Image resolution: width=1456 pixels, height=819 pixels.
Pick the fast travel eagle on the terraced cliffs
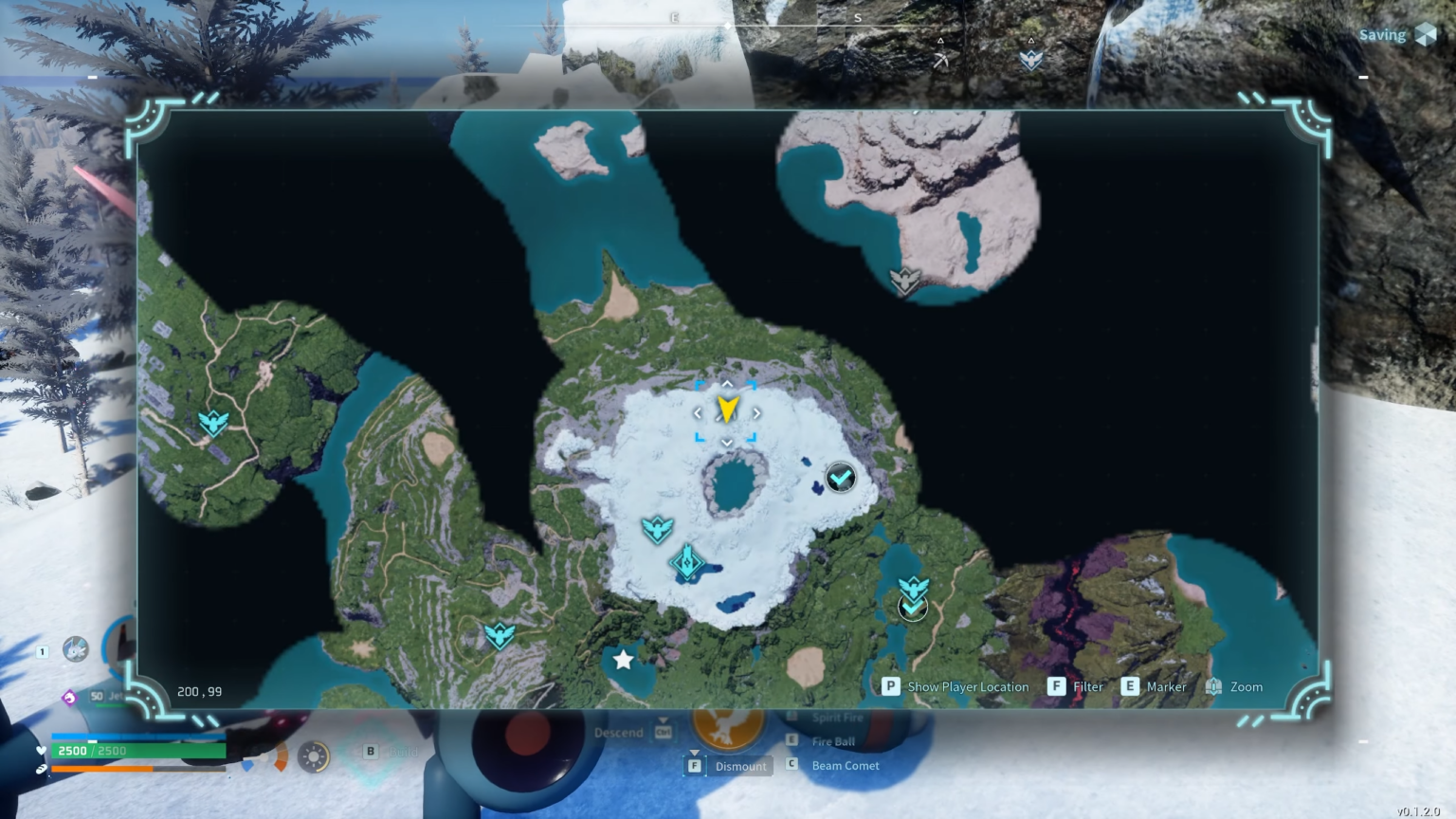500,634
